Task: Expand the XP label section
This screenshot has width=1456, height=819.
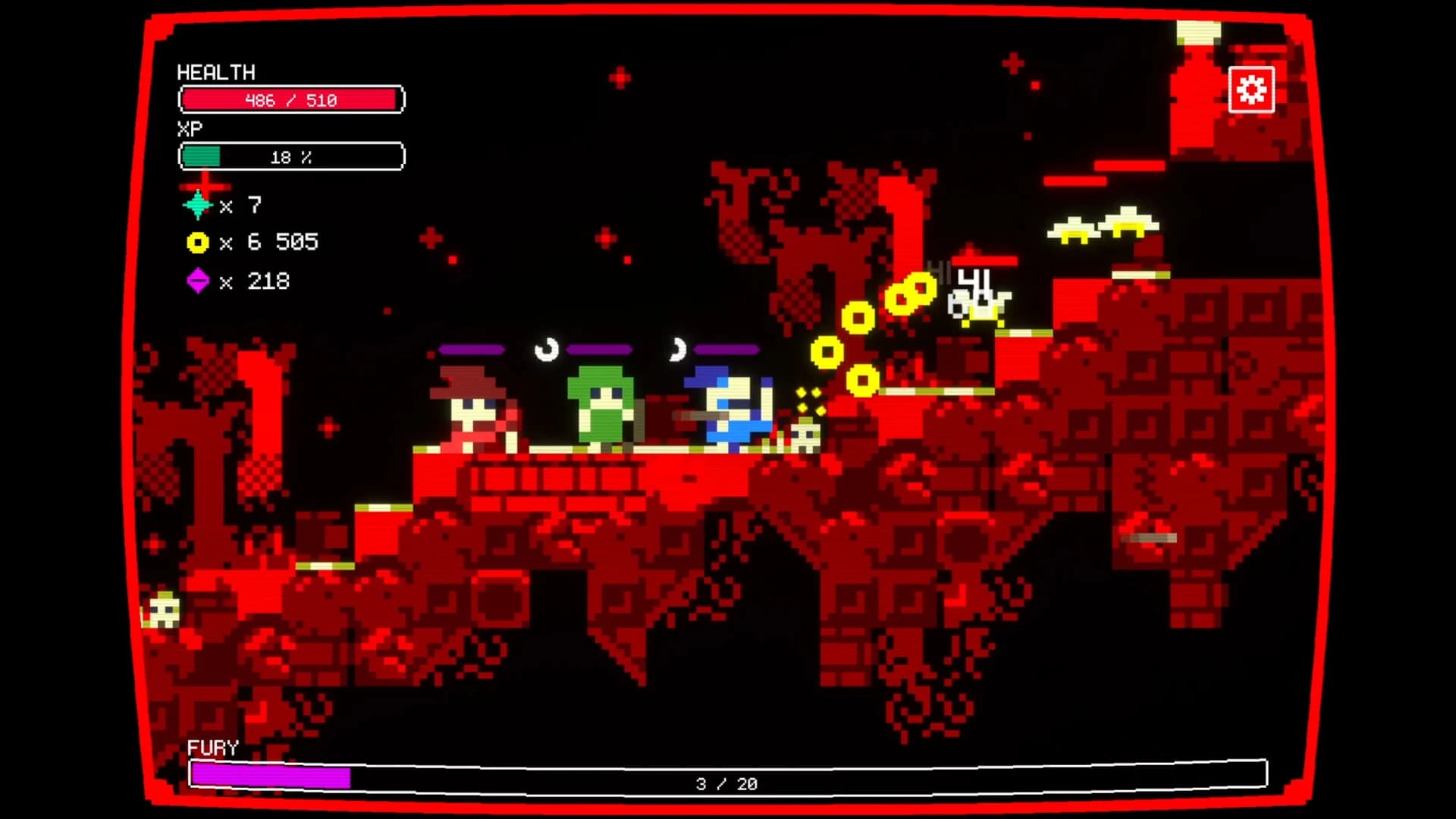Action: pyautogui.click(x=191, y=128)
